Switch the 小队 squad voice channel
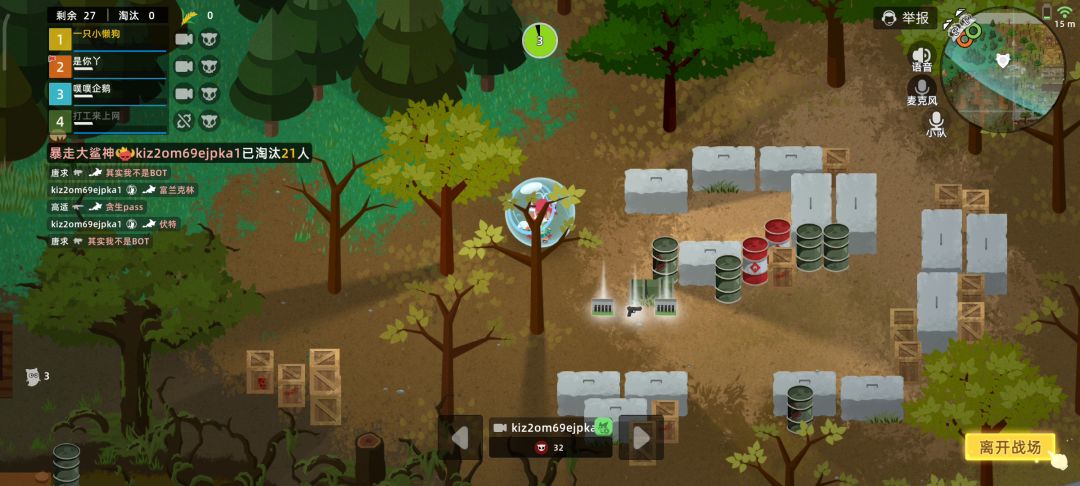 [935, 124]
